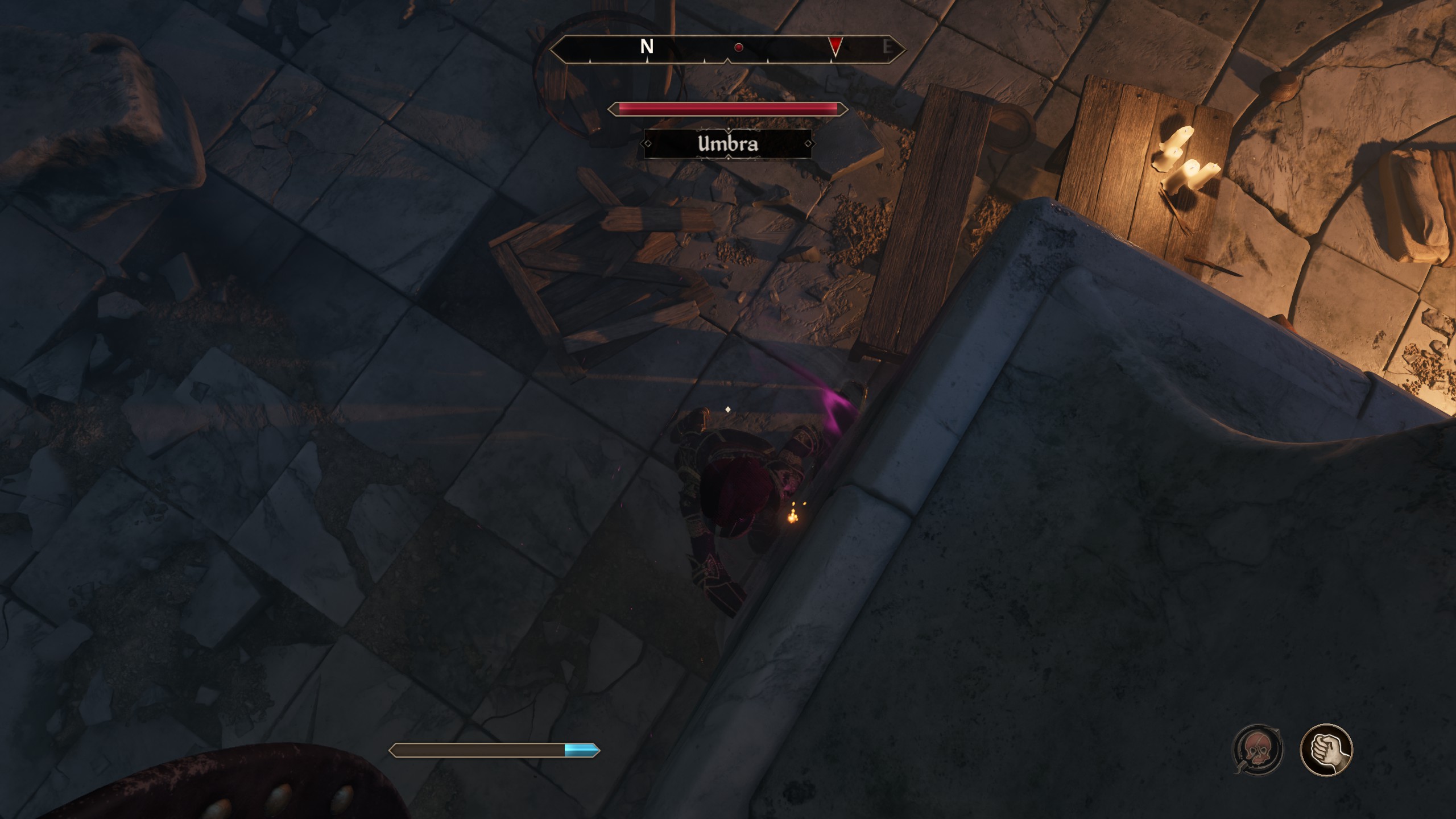Click the right diamond ornament on Umbra's nameplate

(808, 144)
